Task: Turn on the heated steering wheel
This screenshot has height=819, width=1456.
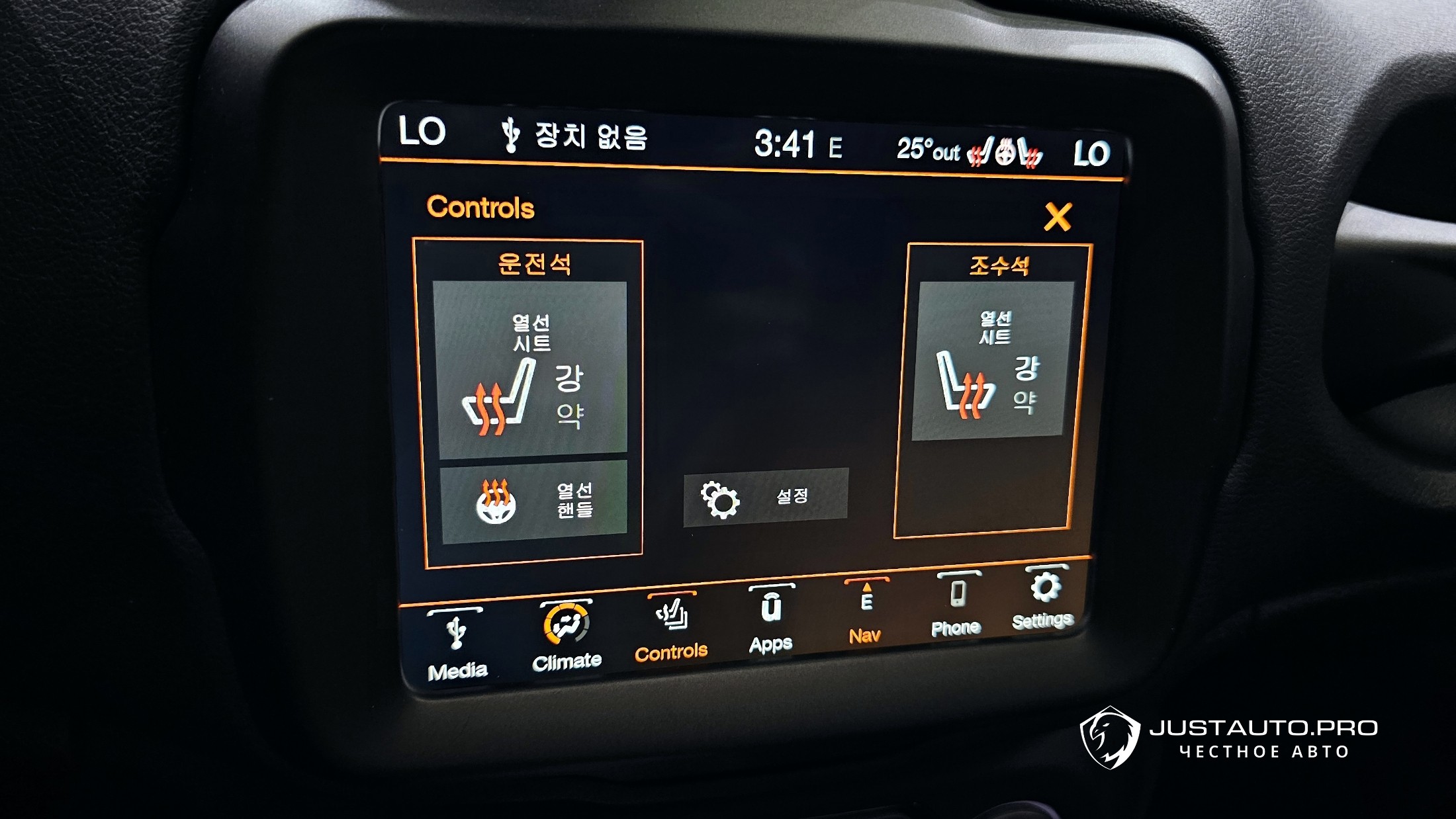Action: (x=533, y=501)
